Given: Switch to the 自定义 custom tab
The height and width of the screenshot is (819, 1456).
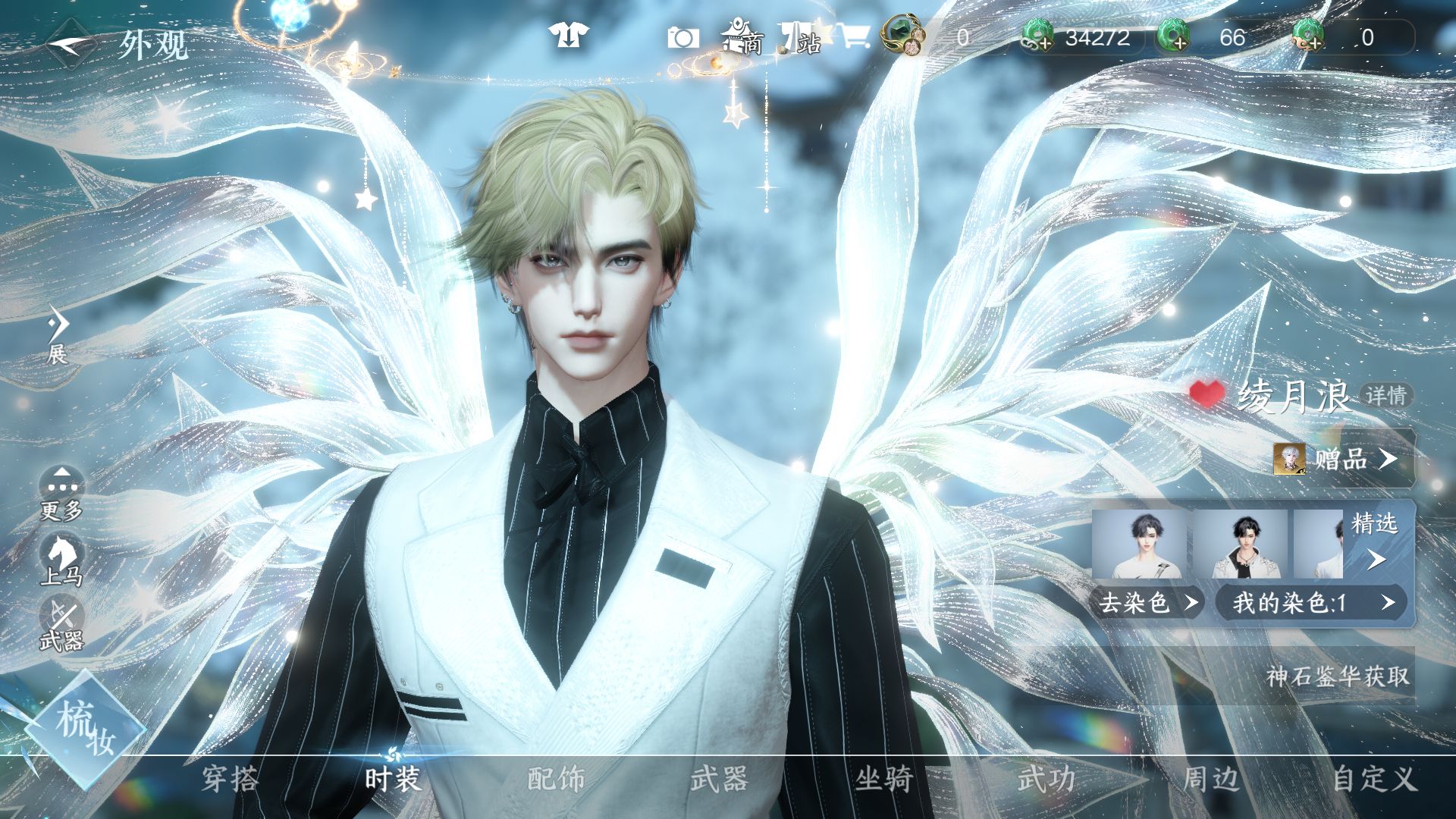Looking at the screenshot, I should [x=1374, y=779].
